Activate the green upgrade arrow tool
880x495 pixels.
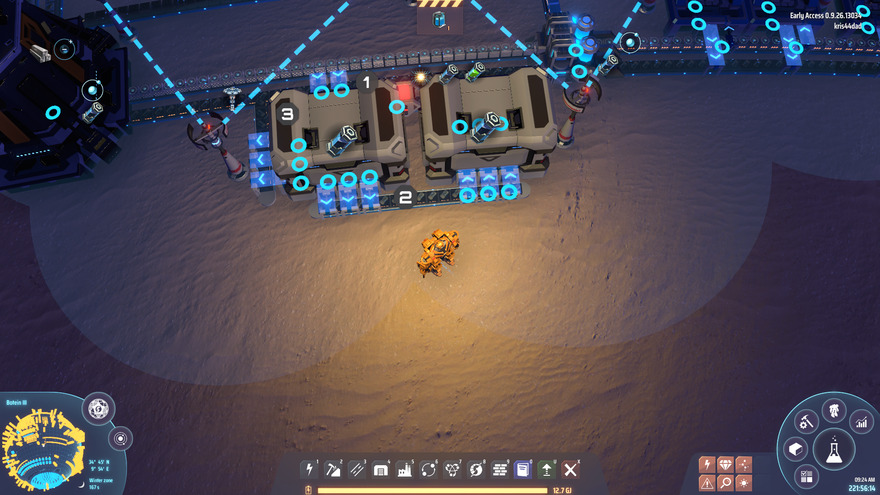click(547, 469)
